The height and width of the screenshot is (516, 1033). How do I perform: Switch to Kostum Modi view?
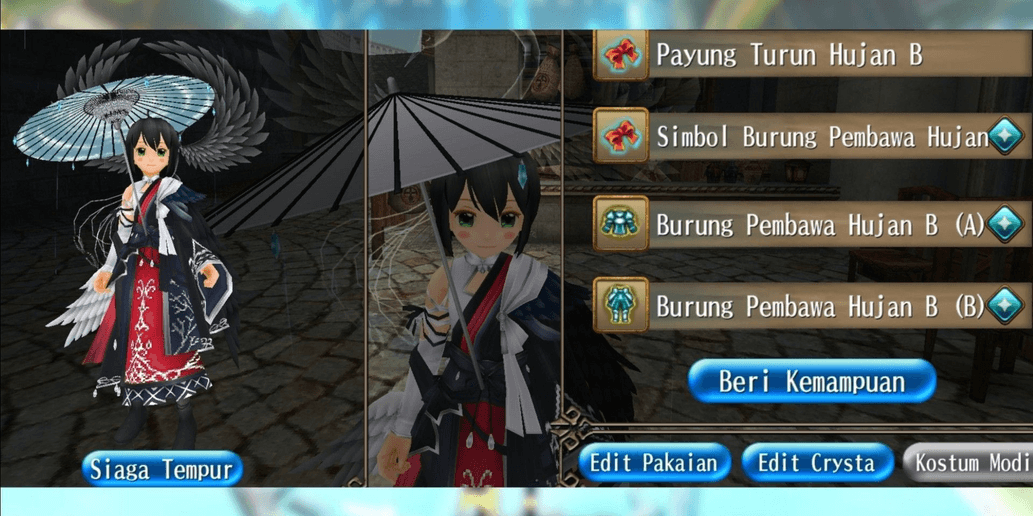point(970,463)
